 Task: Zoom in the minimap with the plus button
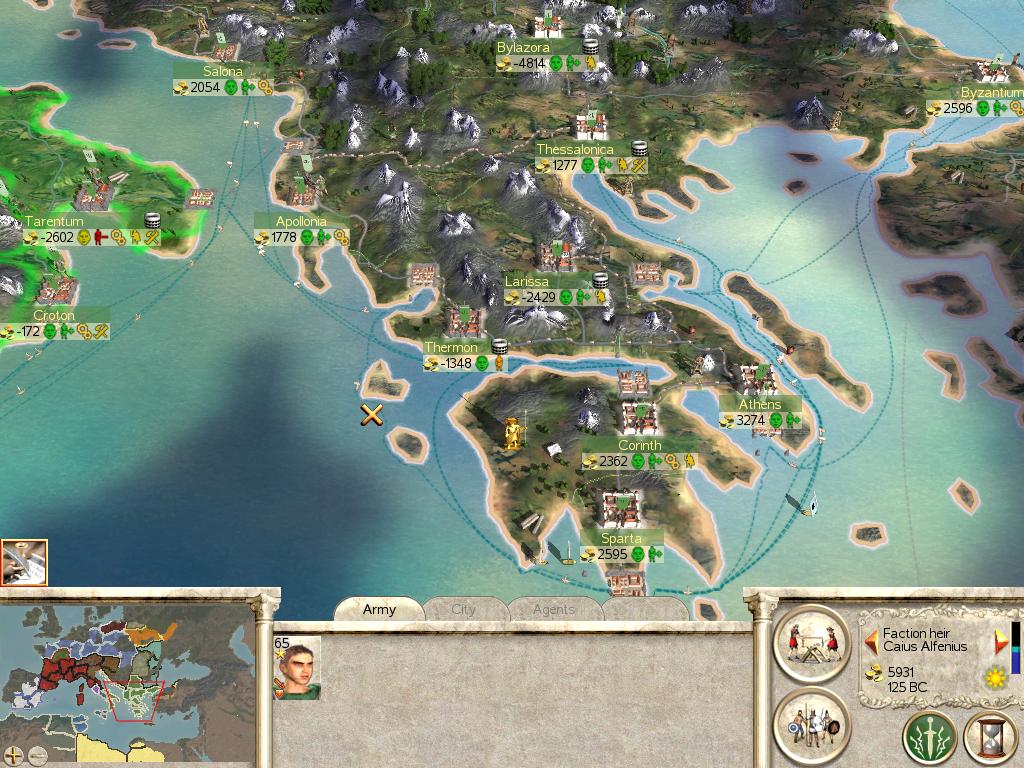point(13,755)
